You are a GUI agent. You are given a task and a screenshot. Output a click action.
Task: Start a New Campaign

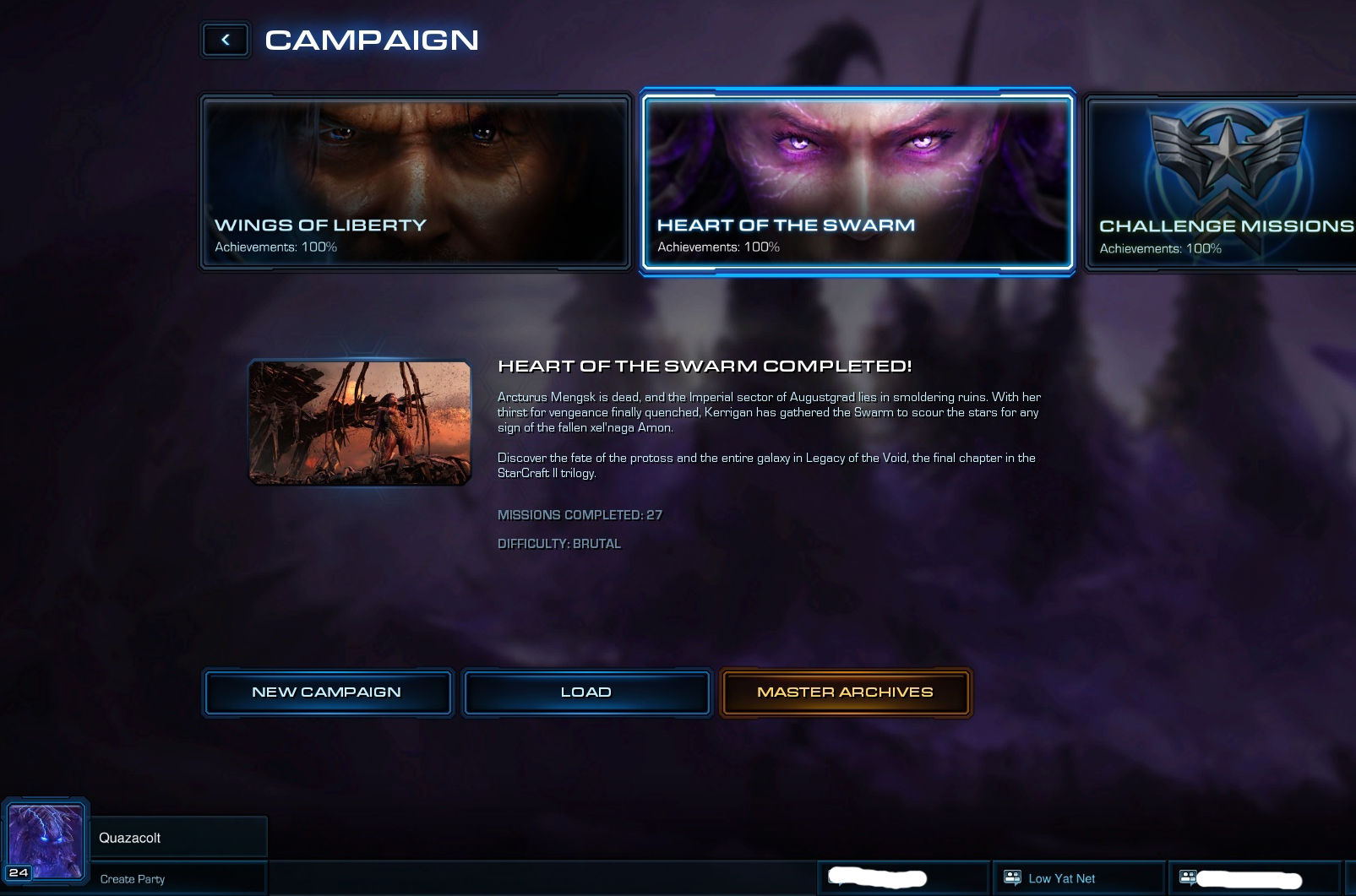[x=327, y=692]
